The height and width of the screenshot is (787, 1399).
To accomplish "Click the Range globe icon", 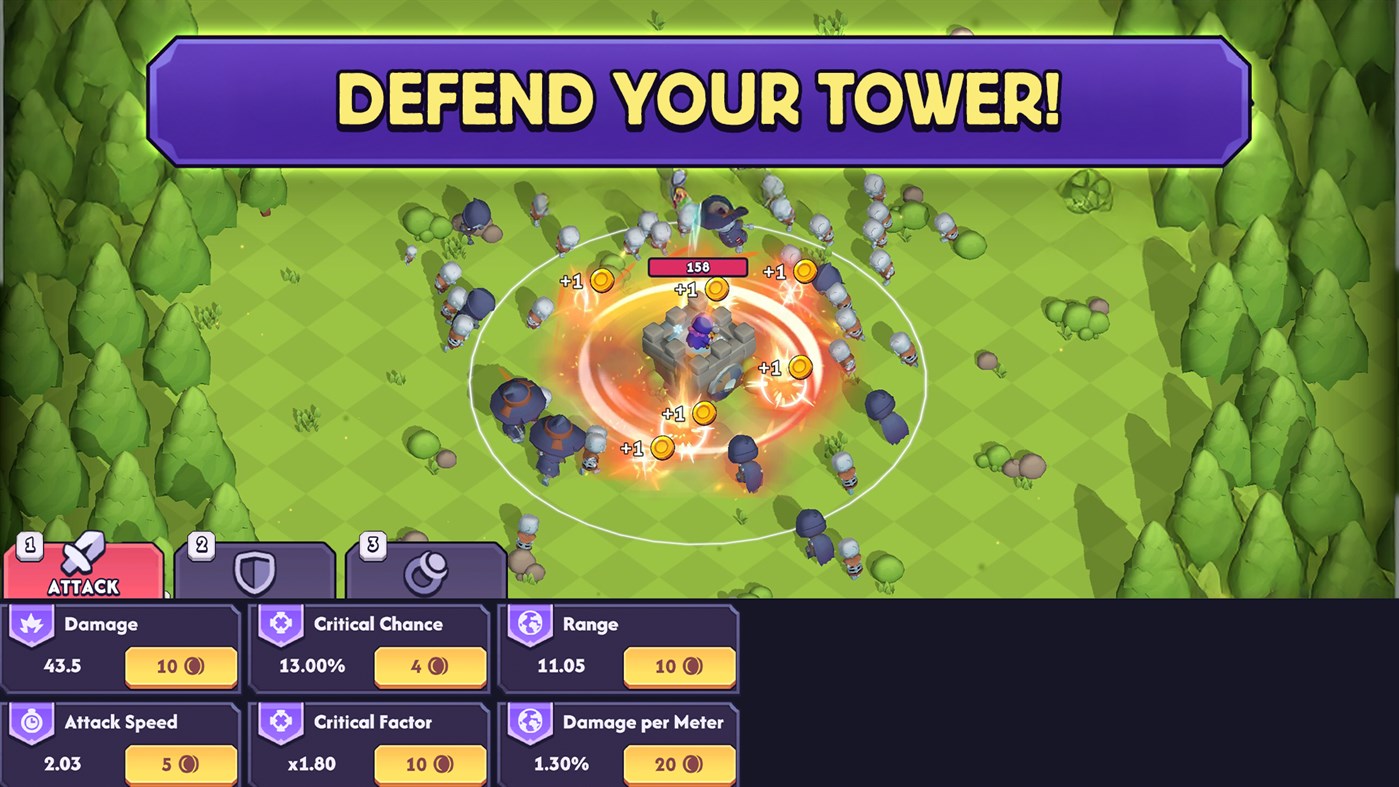I will tap(529, 624).
